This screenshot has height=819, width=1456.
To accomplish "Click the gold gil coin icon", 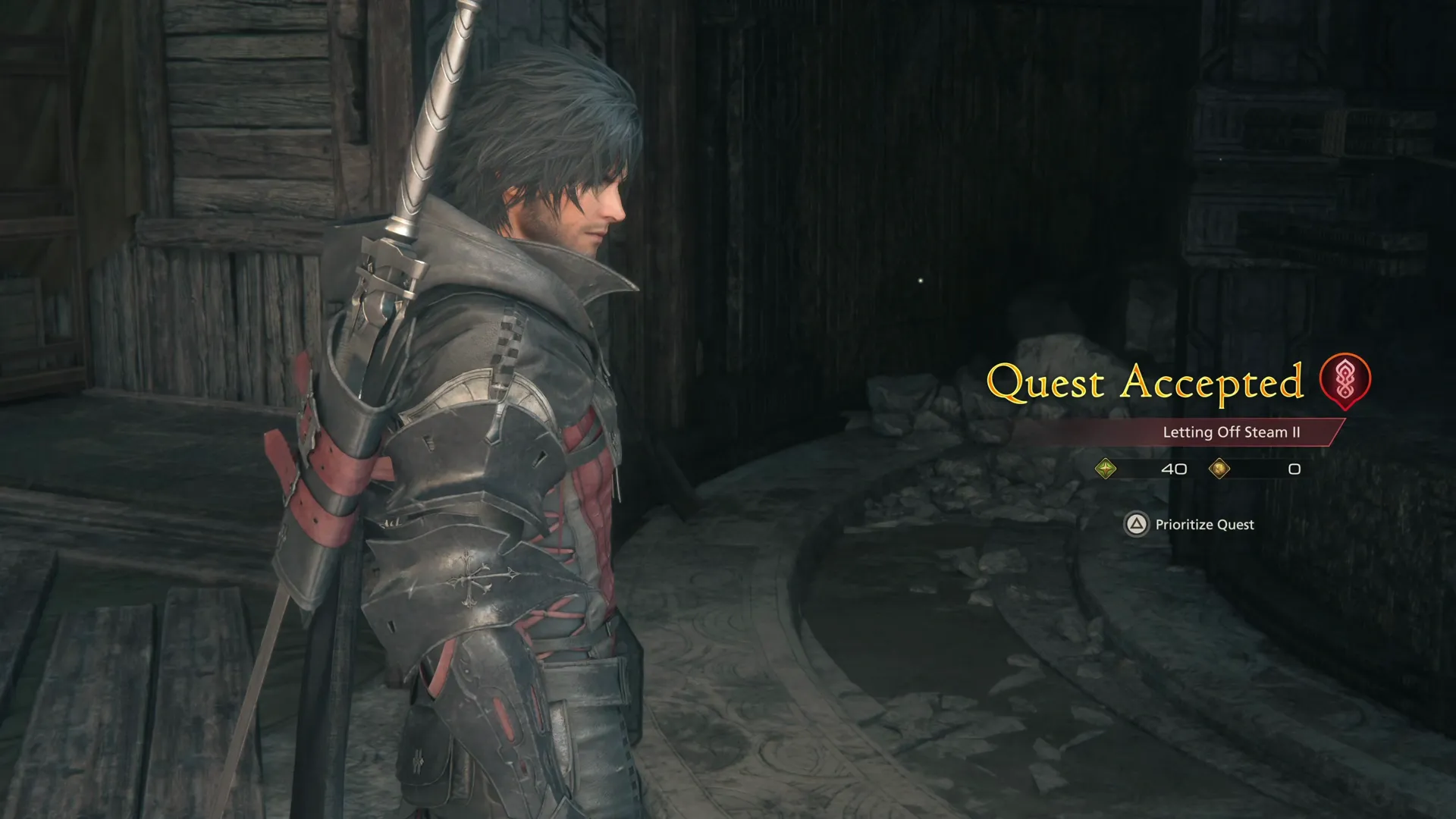I will (1221, 469).
